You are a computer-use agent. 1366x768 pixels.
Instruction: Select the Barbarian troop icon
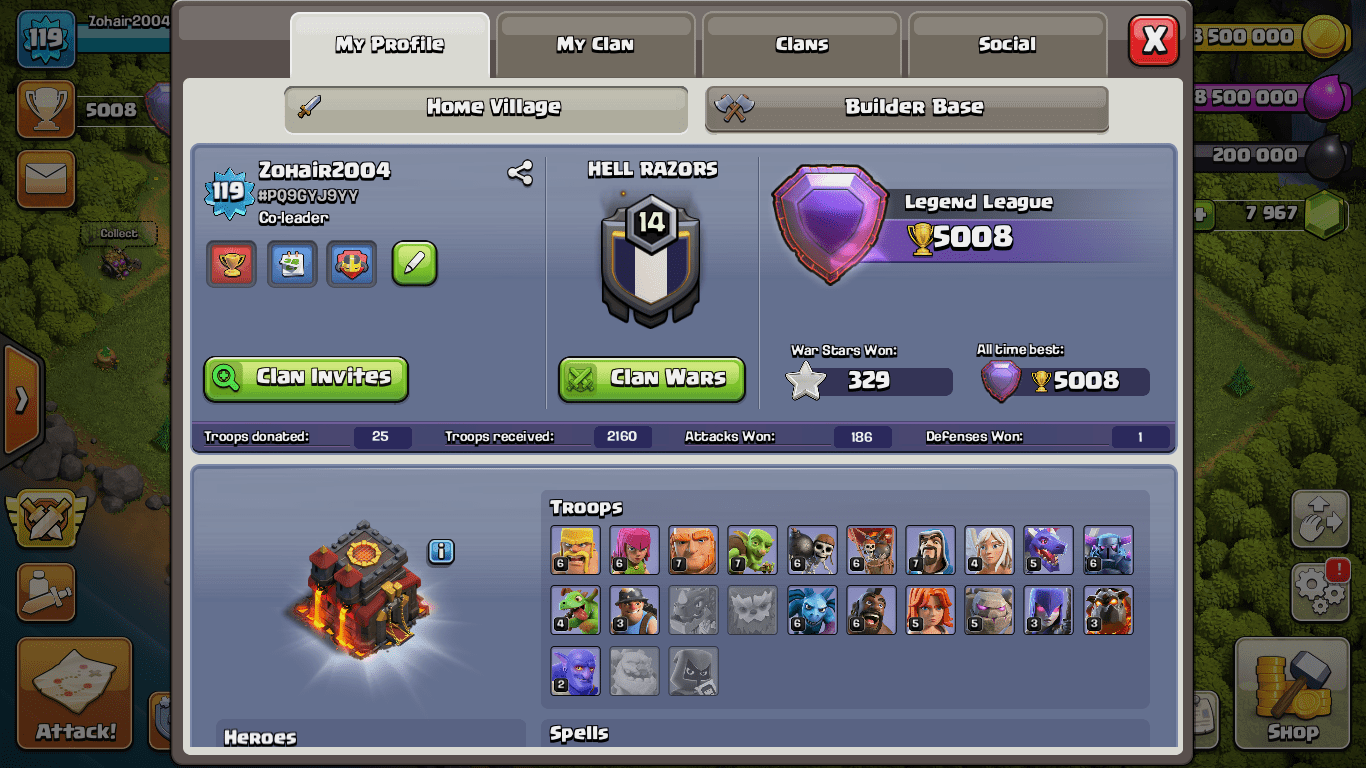point(575,551)
